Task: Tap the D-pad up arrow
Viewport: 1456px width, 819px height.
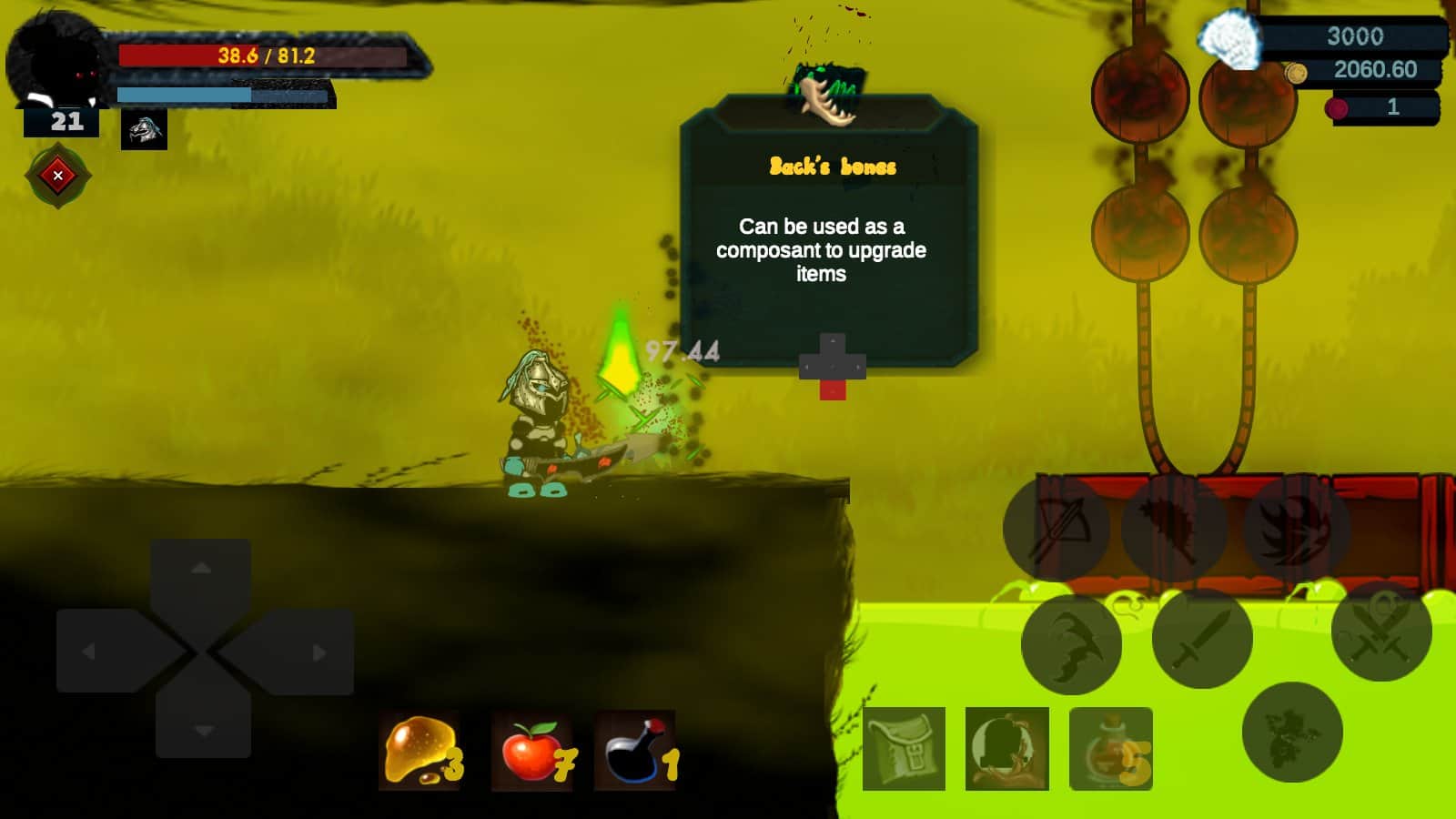Action: 202,570
